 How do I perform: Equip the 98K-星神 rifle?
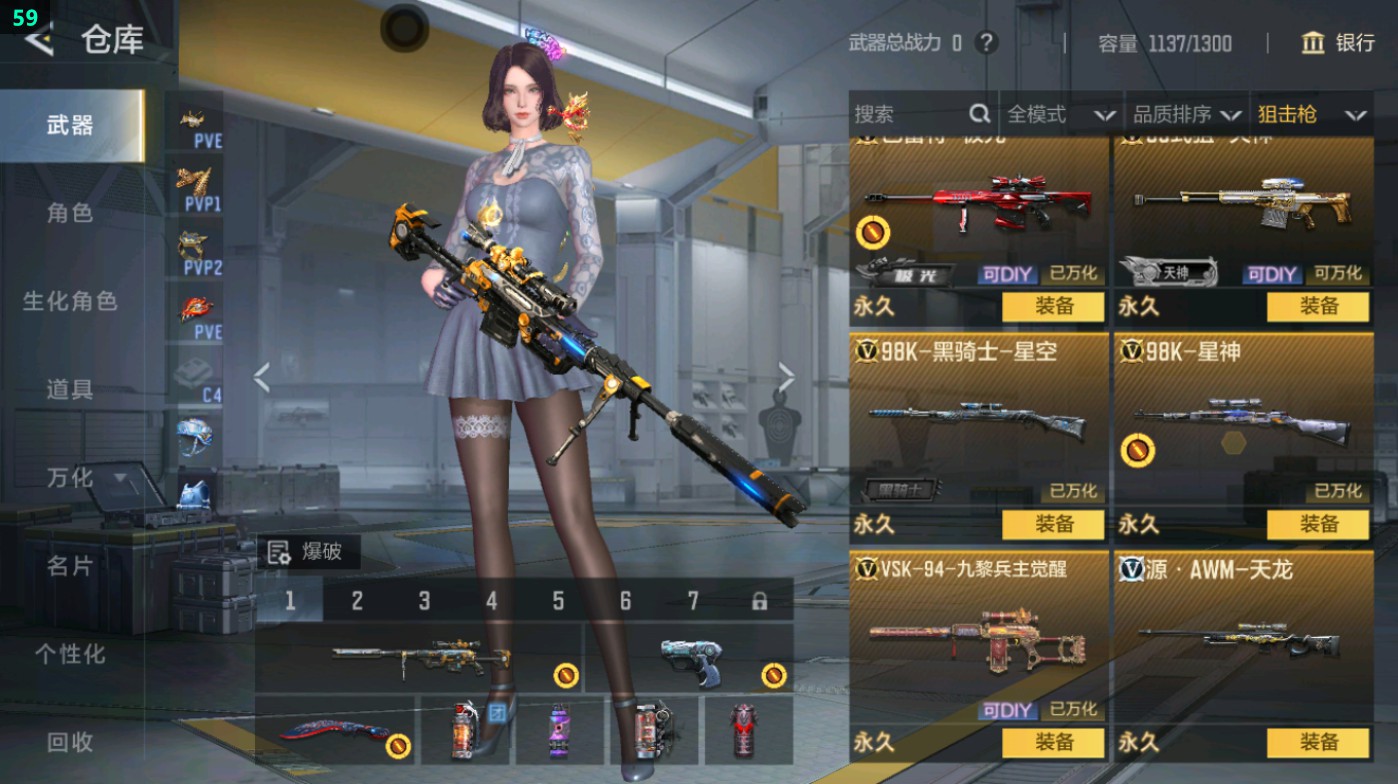point(1318,524)
